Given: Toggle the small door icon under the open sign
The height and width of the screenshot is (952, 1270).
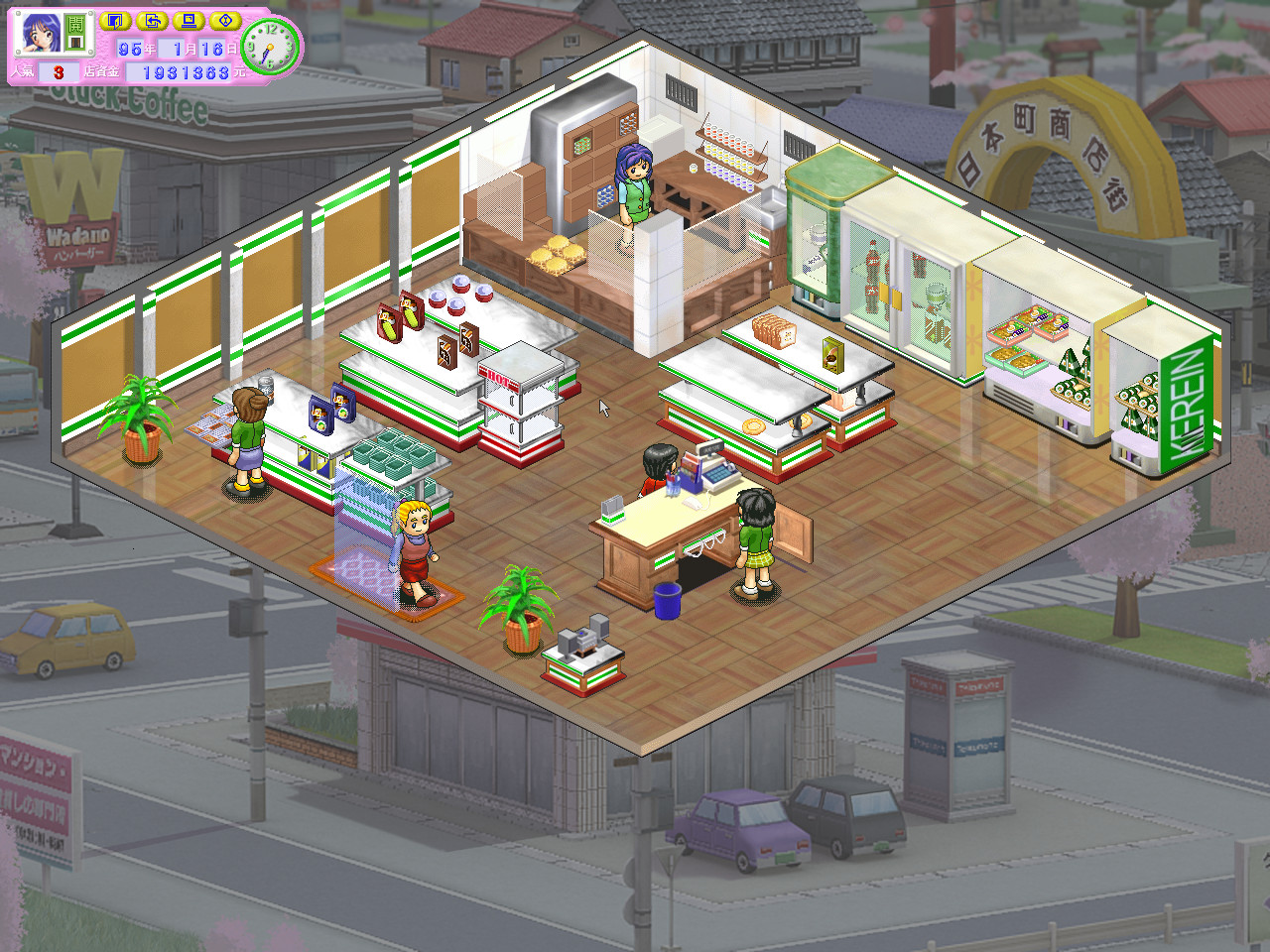Looking at the screenshot, I should tap(75, 43).
